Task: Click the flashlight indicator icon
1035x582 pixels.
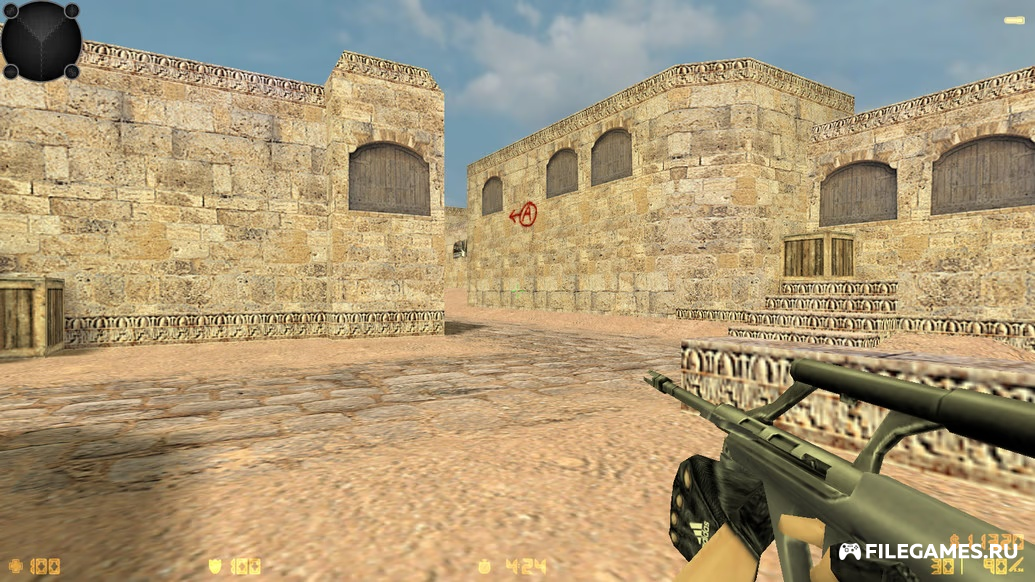Action: tap(1013, 20)
